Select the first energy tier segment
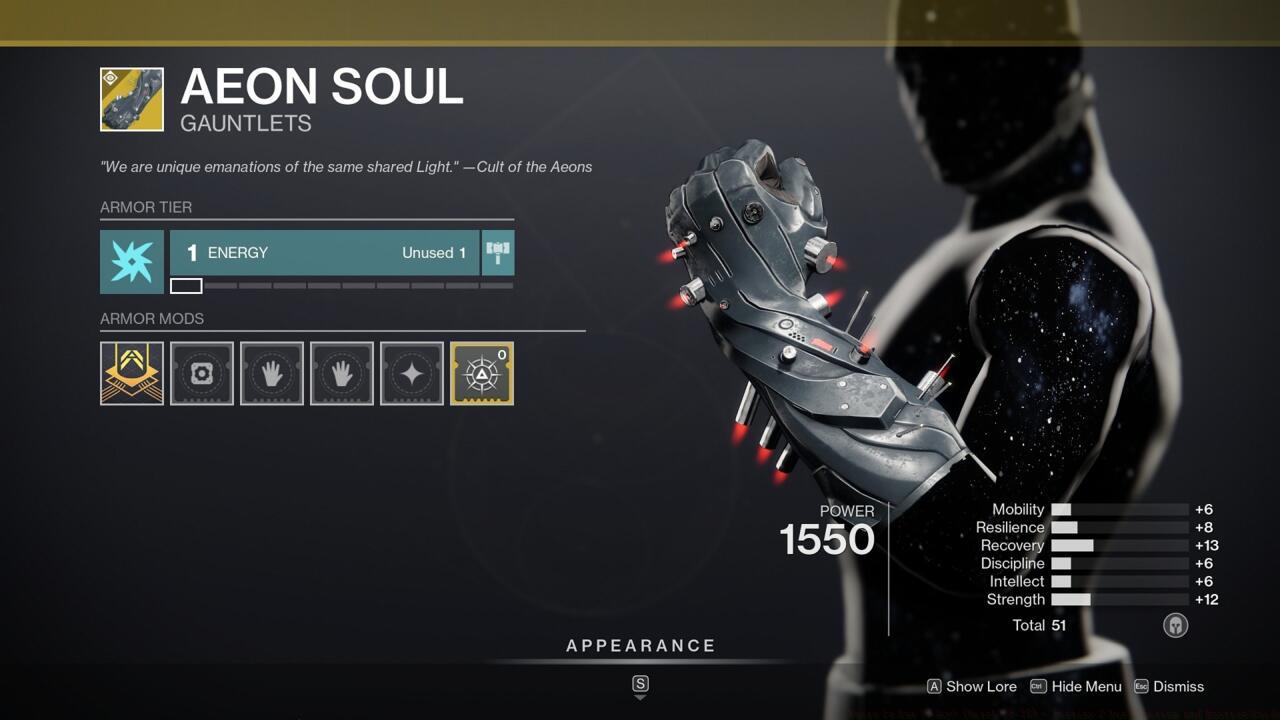The image size is (1280, 720). pos(183,285)
